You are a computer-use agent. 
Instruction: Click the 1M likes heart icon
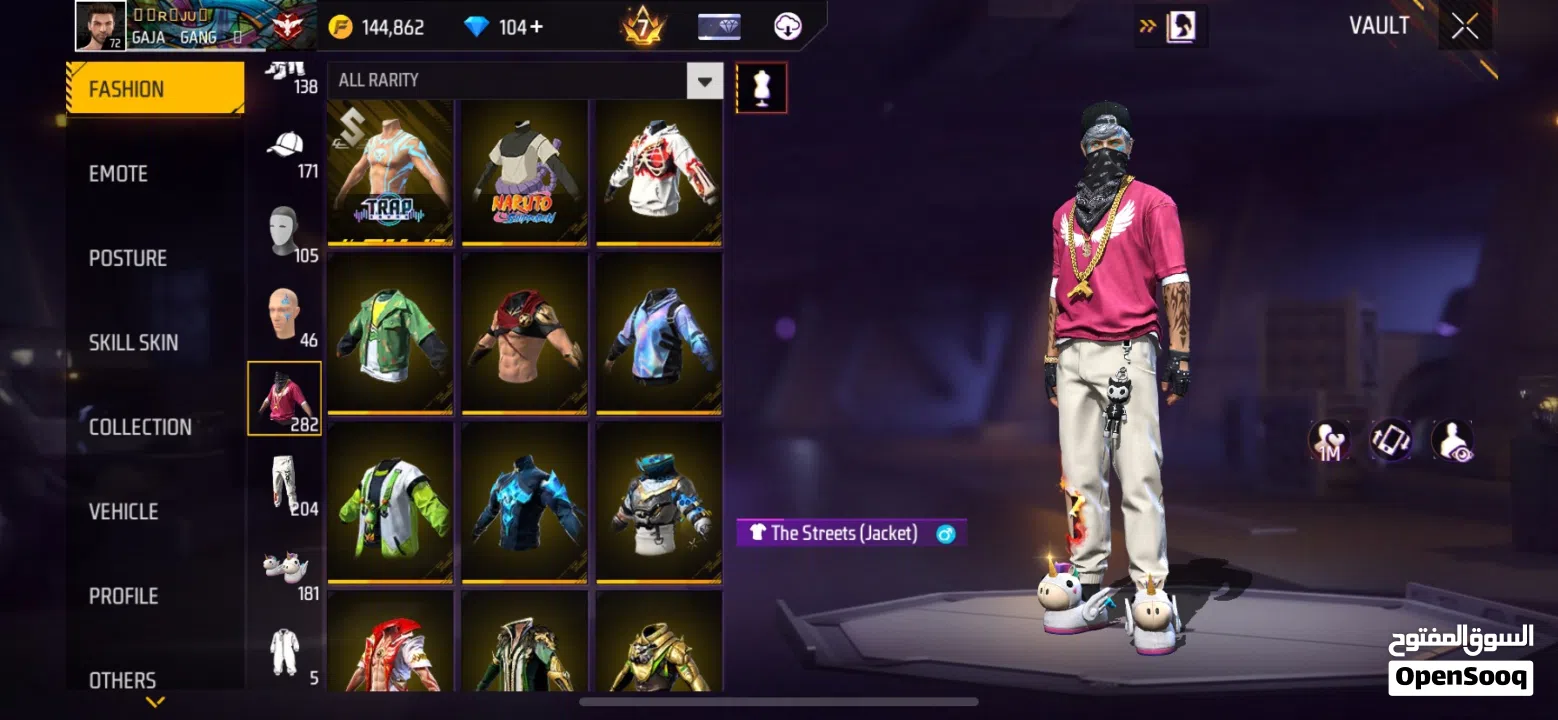point(1330,440)
